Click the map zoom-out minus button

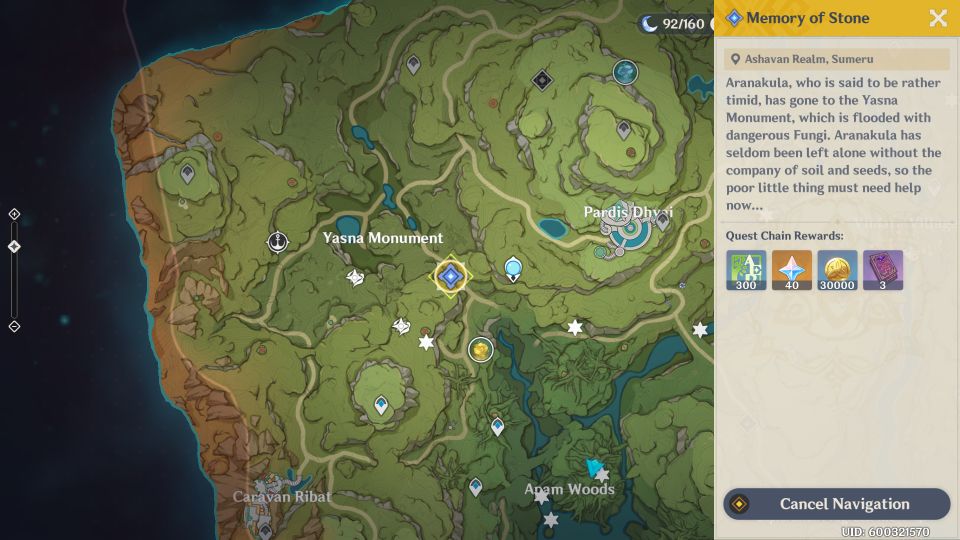click(x=14, y=326)
